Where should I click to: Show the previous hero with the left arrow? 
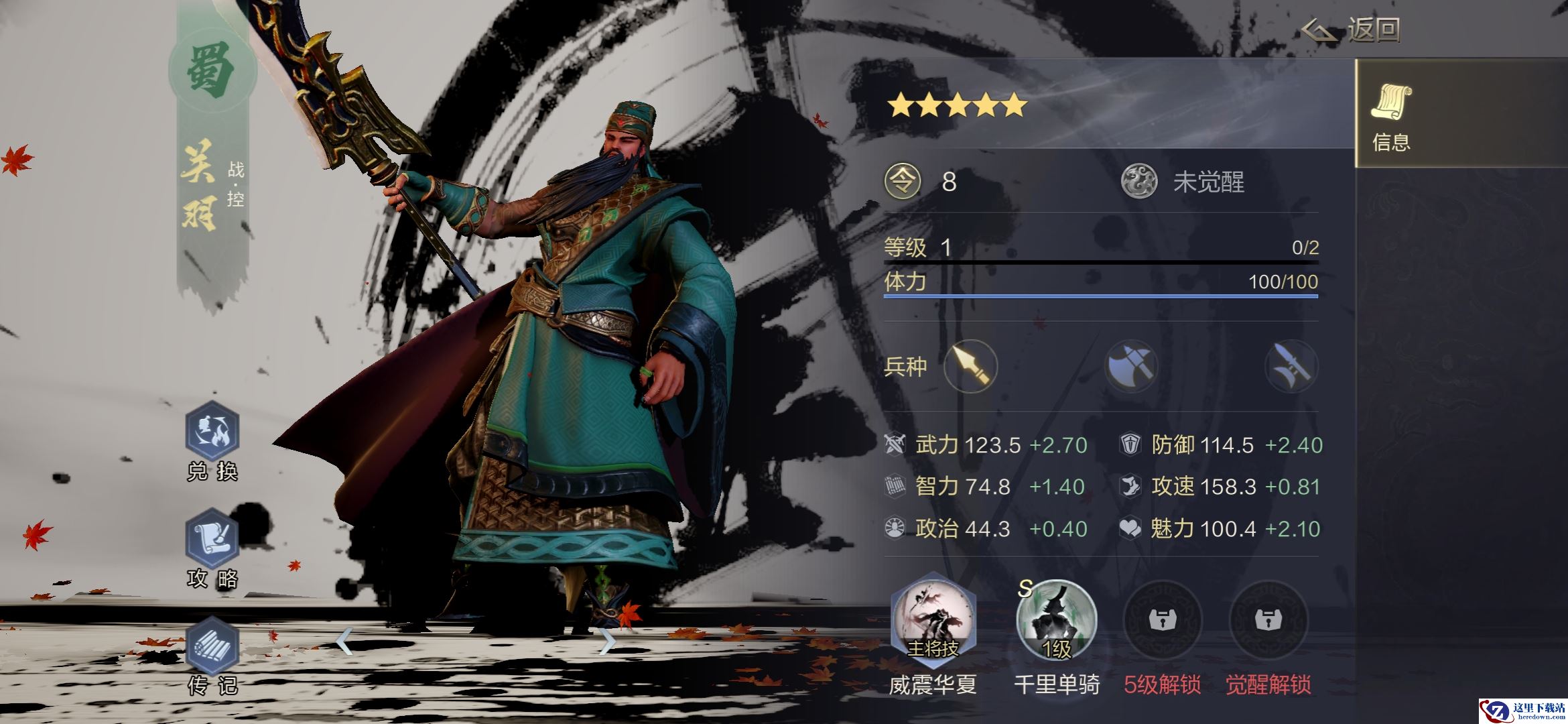coord(344,642)
